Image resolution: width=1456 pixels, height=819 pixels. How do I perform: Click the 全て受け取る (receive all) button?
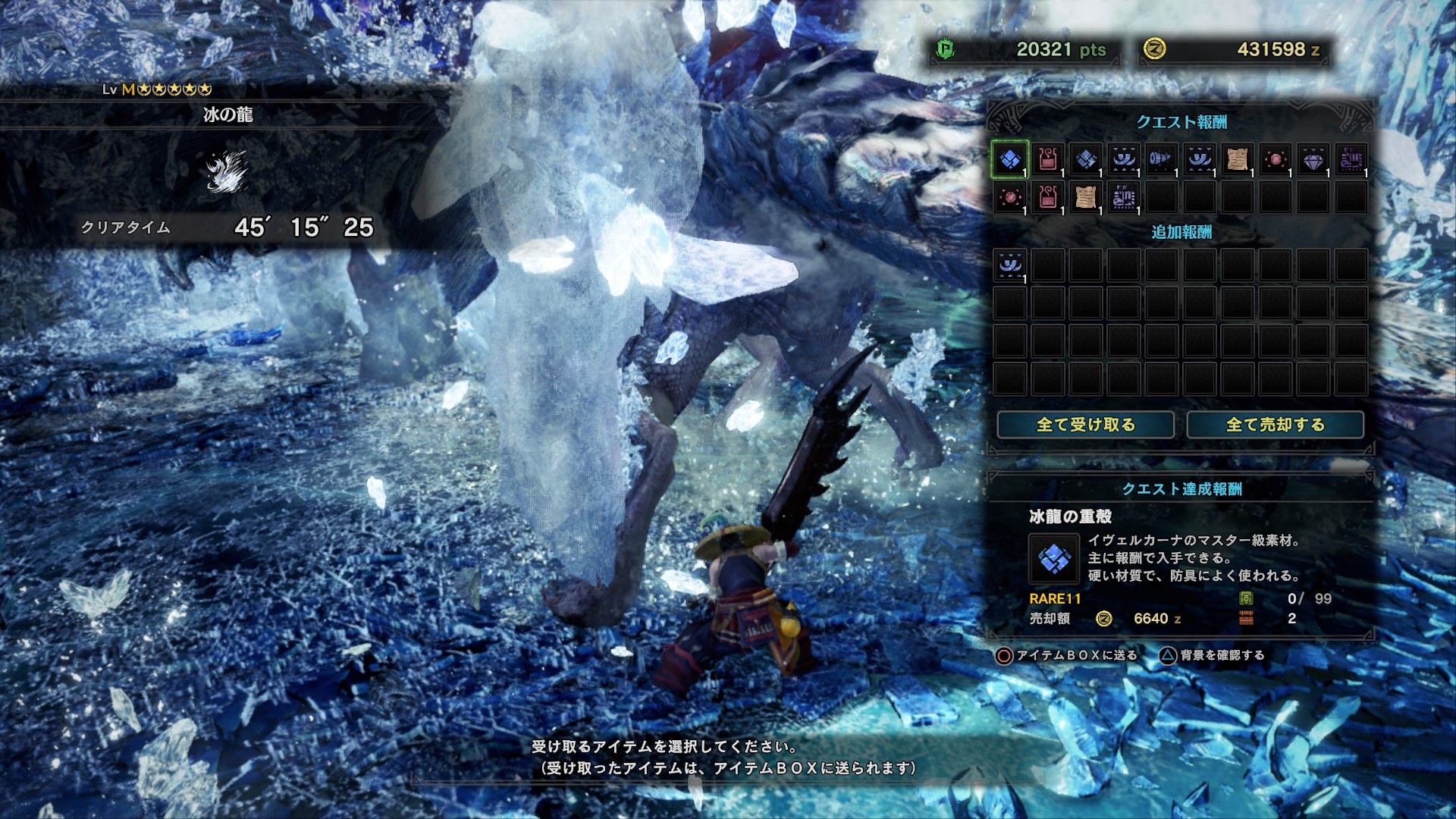[1085, 425]
